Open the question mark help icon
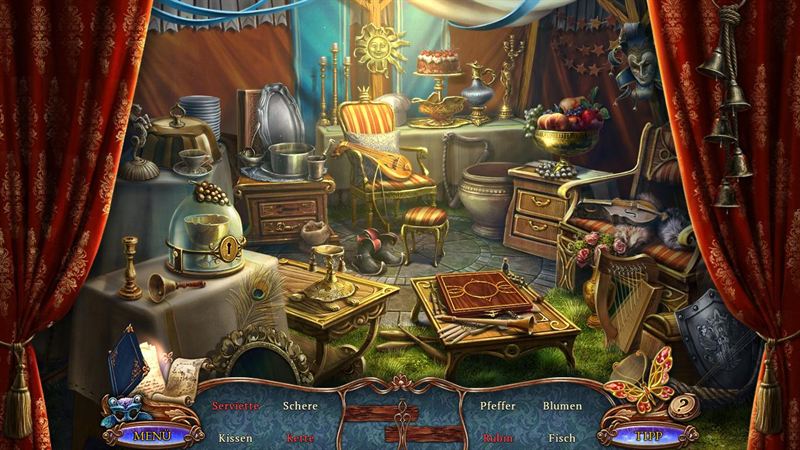This screenshot has width=800, height=450. 683,404
